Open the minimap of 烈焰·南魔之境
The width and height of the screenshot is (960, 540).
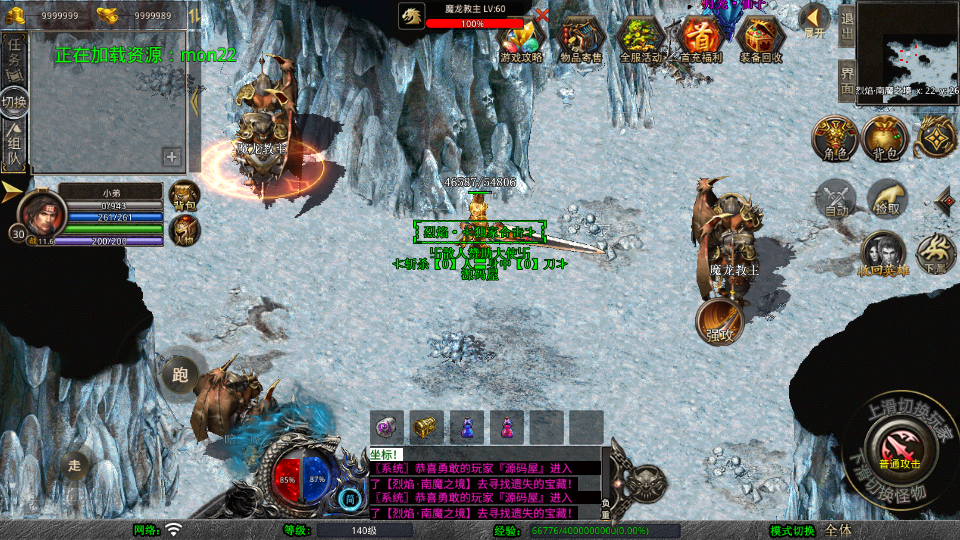907,49
